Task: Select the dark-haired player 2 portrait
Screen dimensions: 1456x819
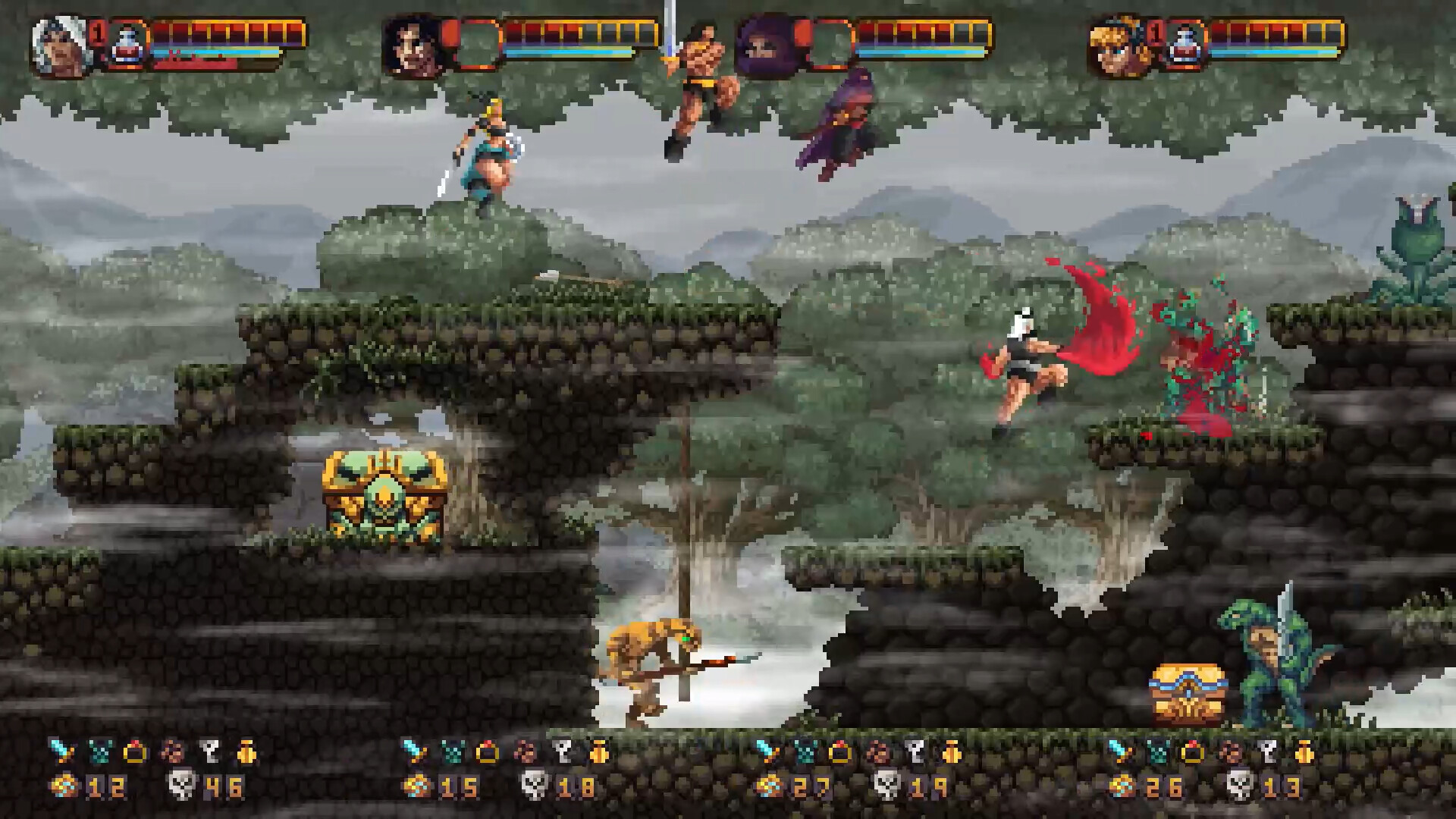Action: pos(413,45)
